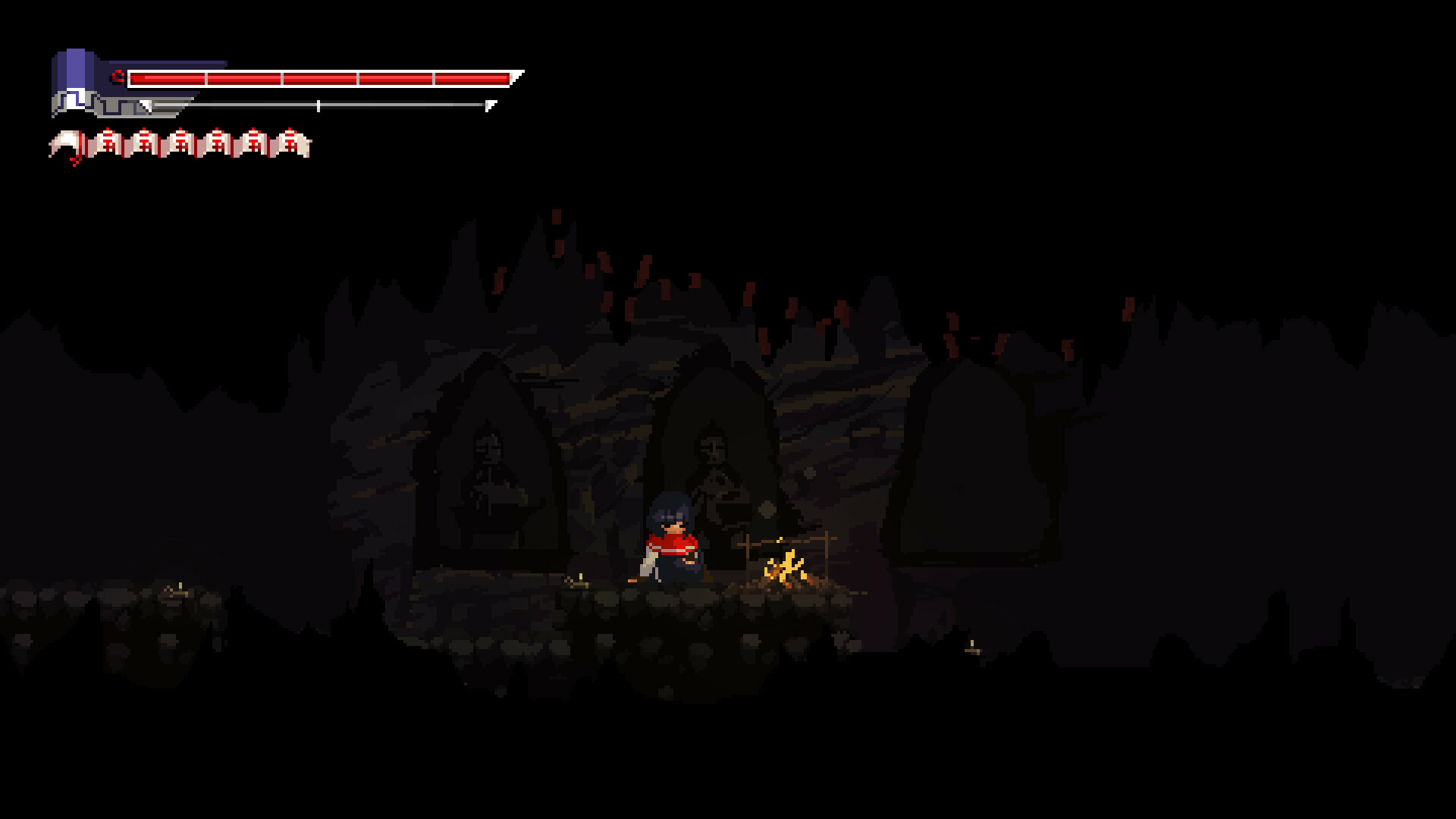The height and width of the screenshot is (819, 1456).
Task: Click the arrow tip ending the health bar
Action: pyautogui.click(x=518, y=76)
